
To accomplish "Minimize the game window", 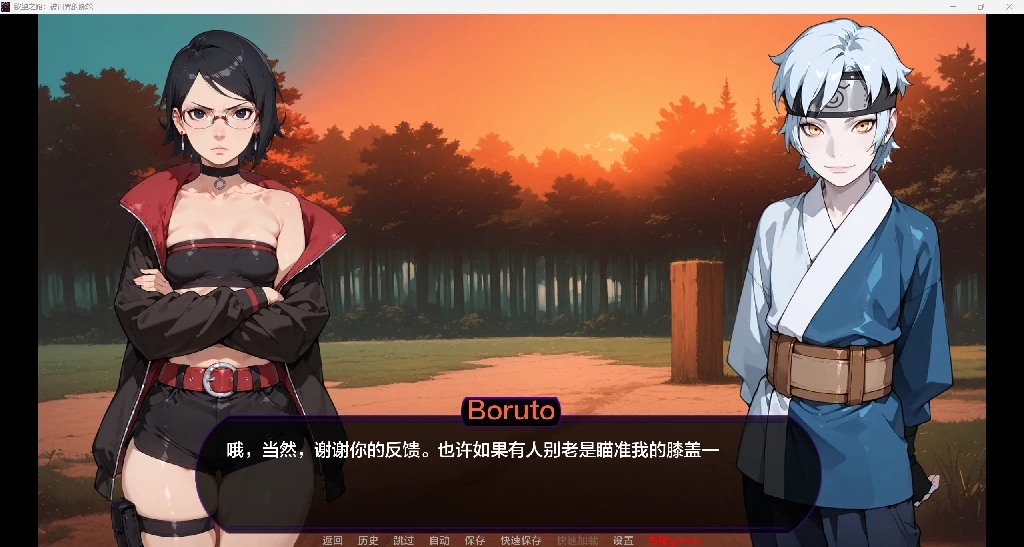I will tap(953, 6).
